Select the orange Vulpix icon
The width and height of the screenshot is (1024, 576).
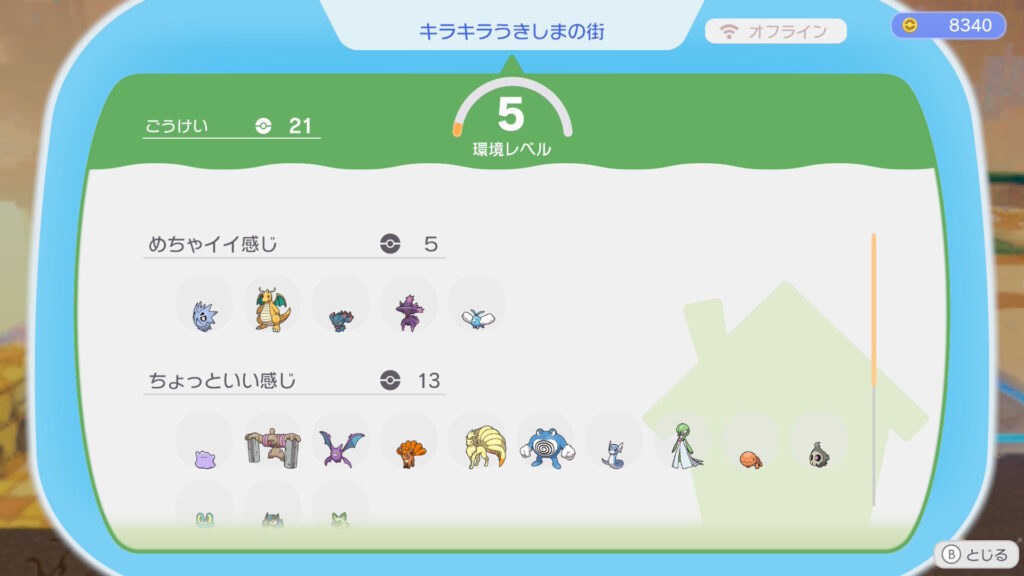point(409,453)
